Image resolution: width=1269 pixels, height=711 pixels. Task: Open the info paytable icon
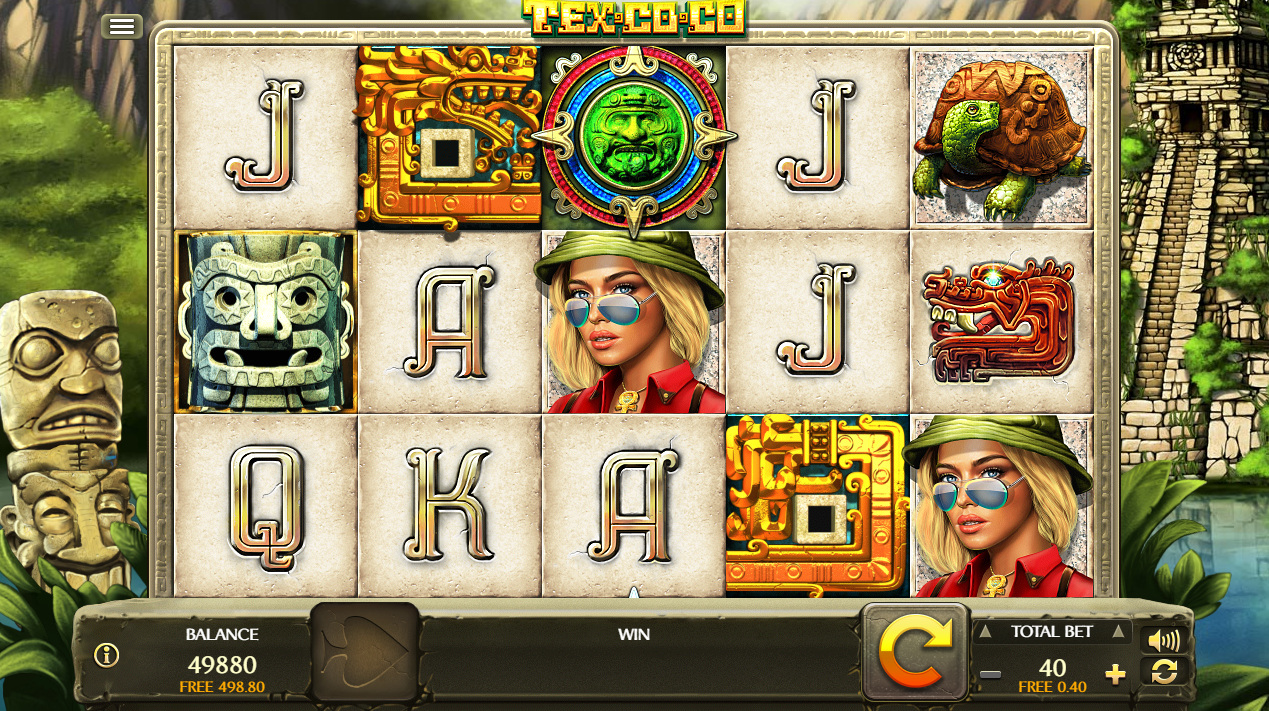point(106,655)
